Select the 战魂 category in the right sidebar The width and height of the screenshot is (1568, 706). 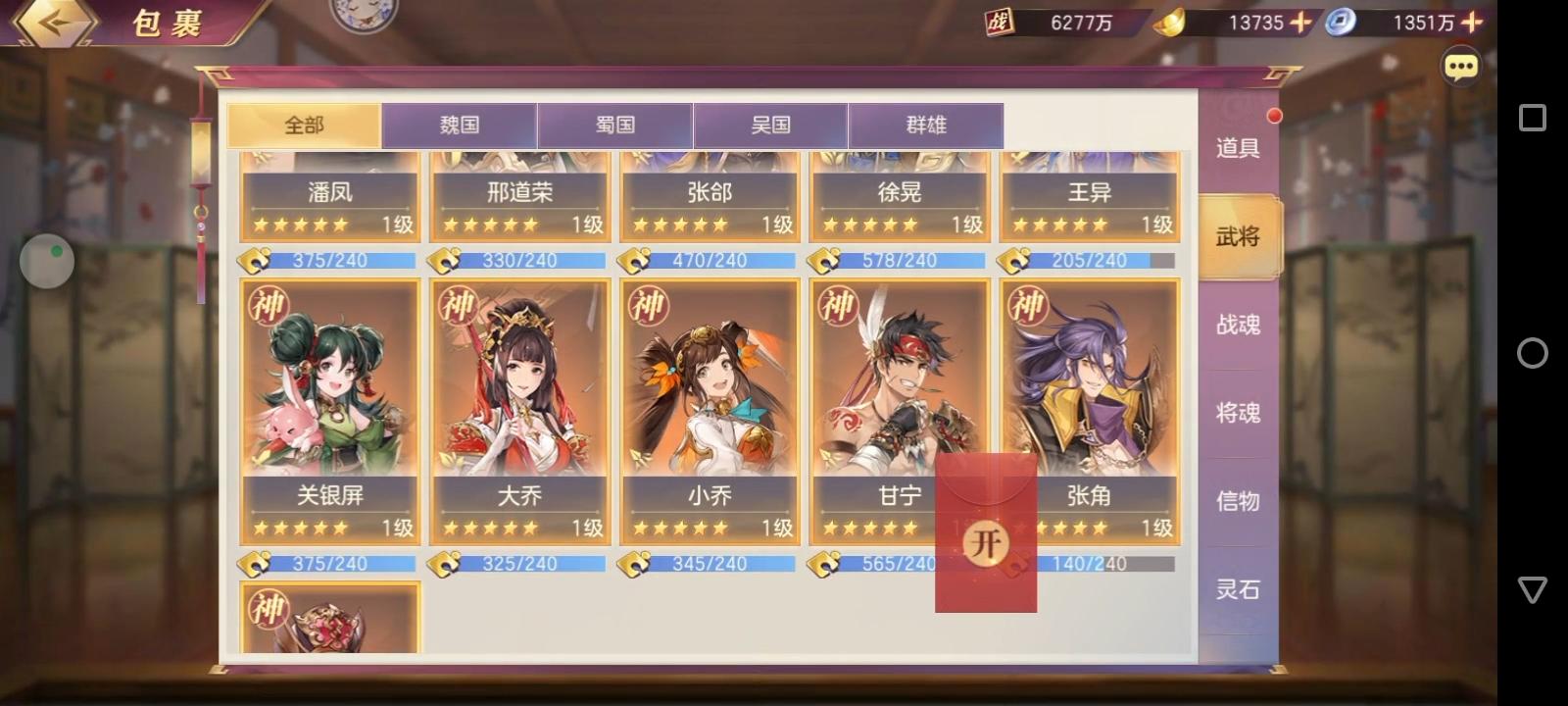[1238, 325]
